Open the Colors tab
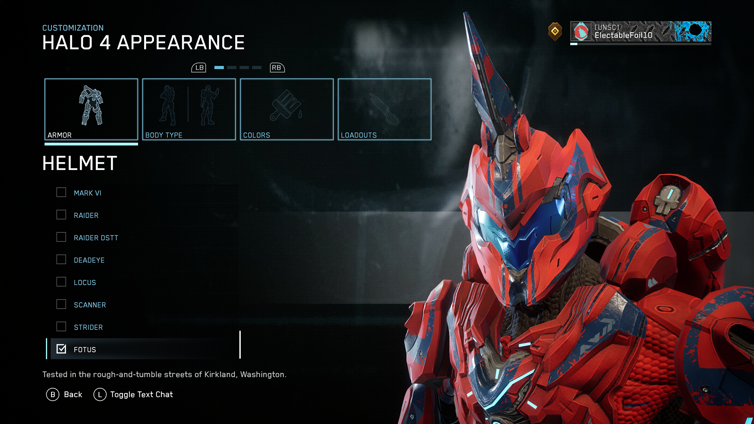 click(x=287, y=109)
